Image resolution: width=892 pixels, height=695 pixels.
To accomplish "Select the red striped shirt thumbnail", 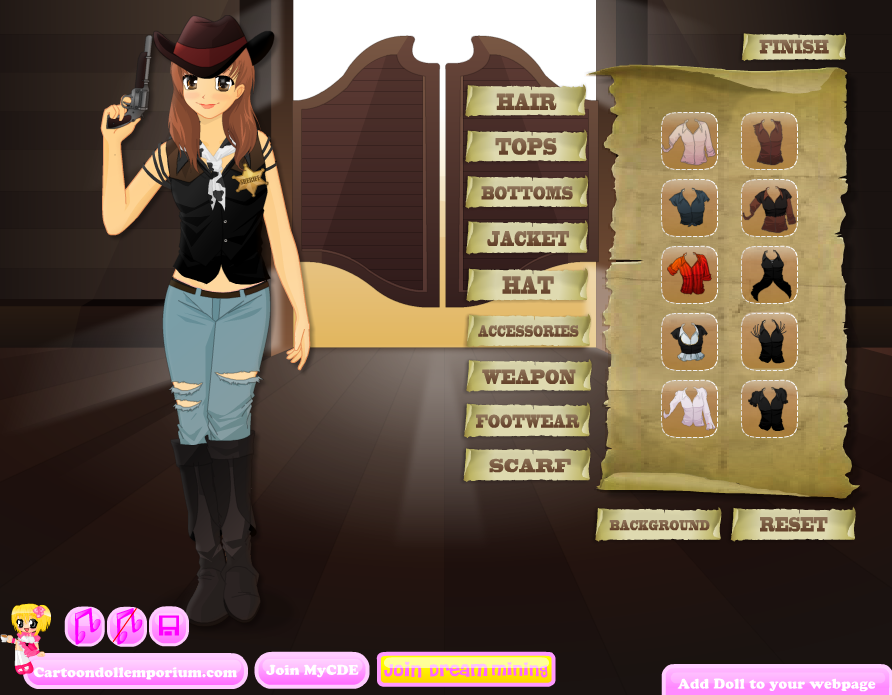I will tap(689, 275).
